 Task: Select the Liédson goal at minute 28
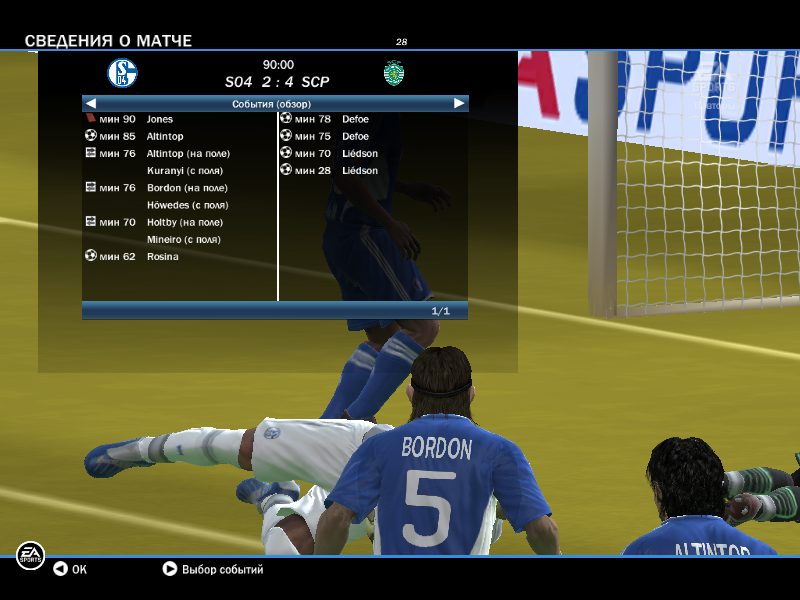[x=359, y=170]
